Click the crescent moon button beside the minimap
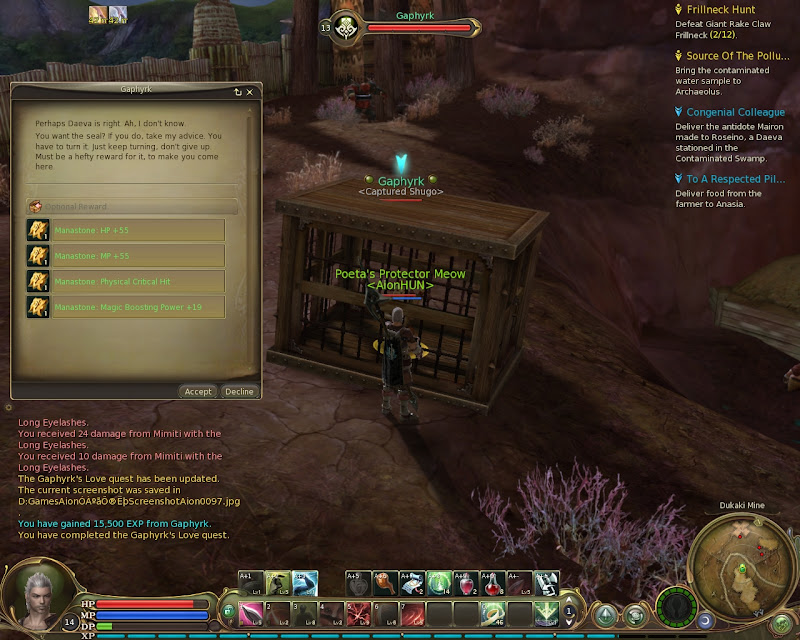Image resolution: width=800 pixels, height=640 pixels. coord(705,621)
